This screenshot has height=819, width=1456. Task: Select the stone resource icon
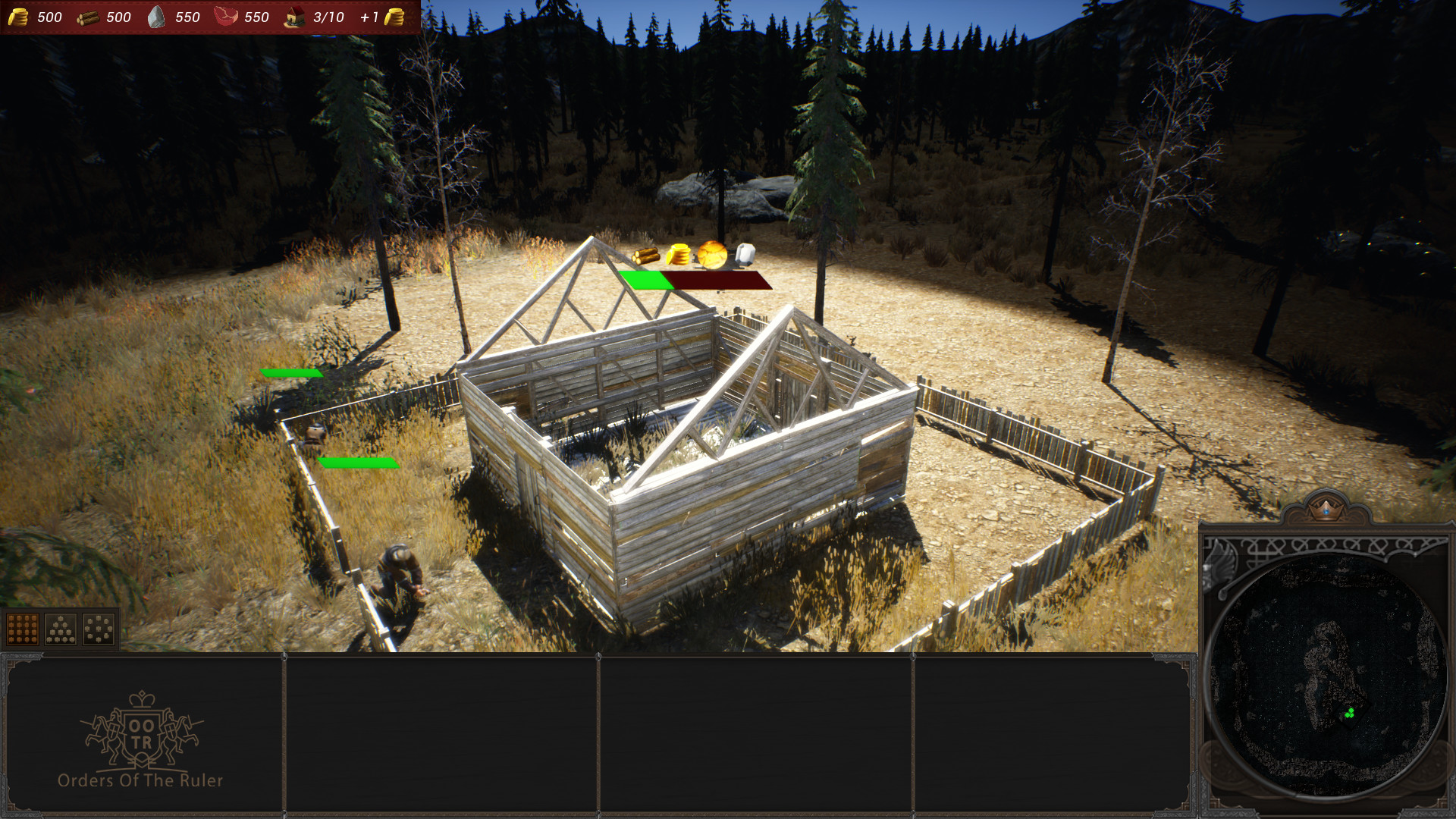[x=156, y=17]
